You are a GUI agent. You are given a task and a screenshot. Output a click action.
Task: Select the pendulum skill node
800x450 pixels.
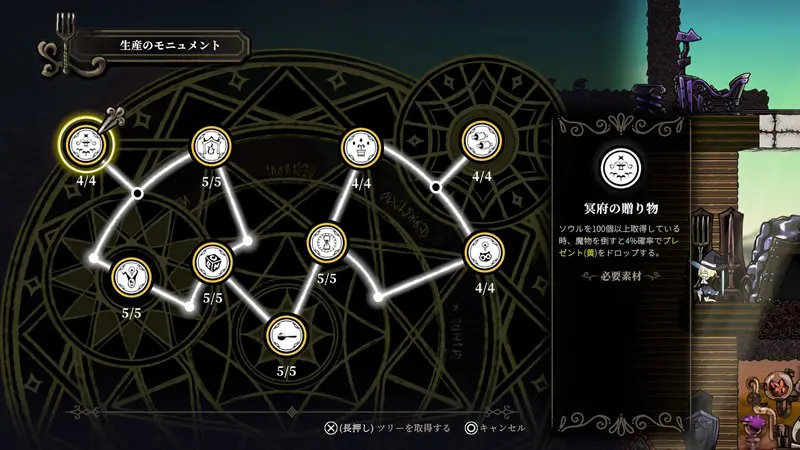click(131, 277)
